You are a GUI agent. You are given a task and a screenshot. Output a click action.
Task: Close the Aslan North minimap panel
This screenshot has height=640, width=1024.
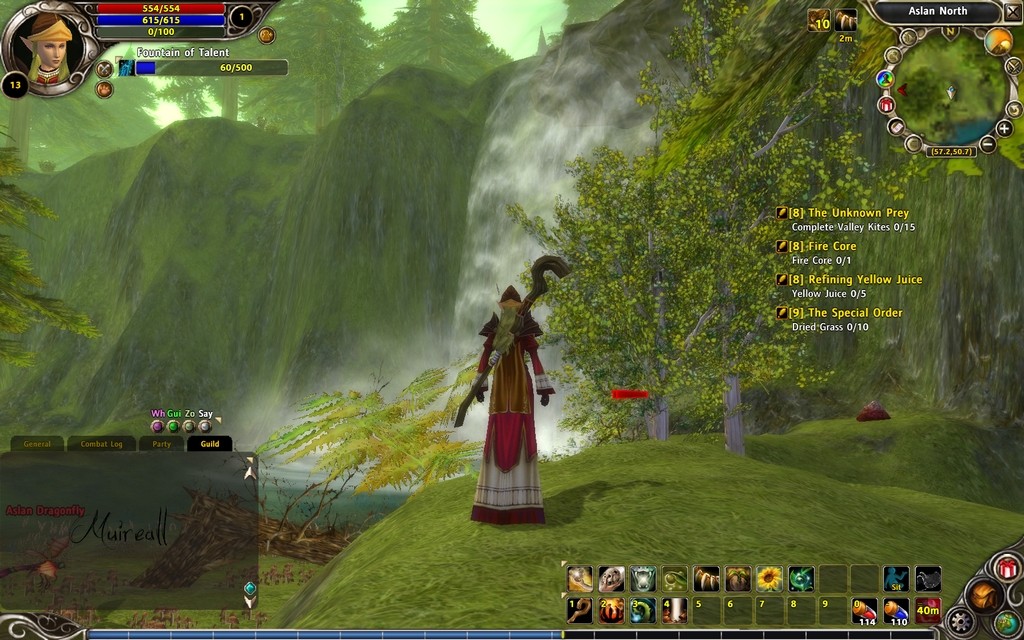point(1012,12)
